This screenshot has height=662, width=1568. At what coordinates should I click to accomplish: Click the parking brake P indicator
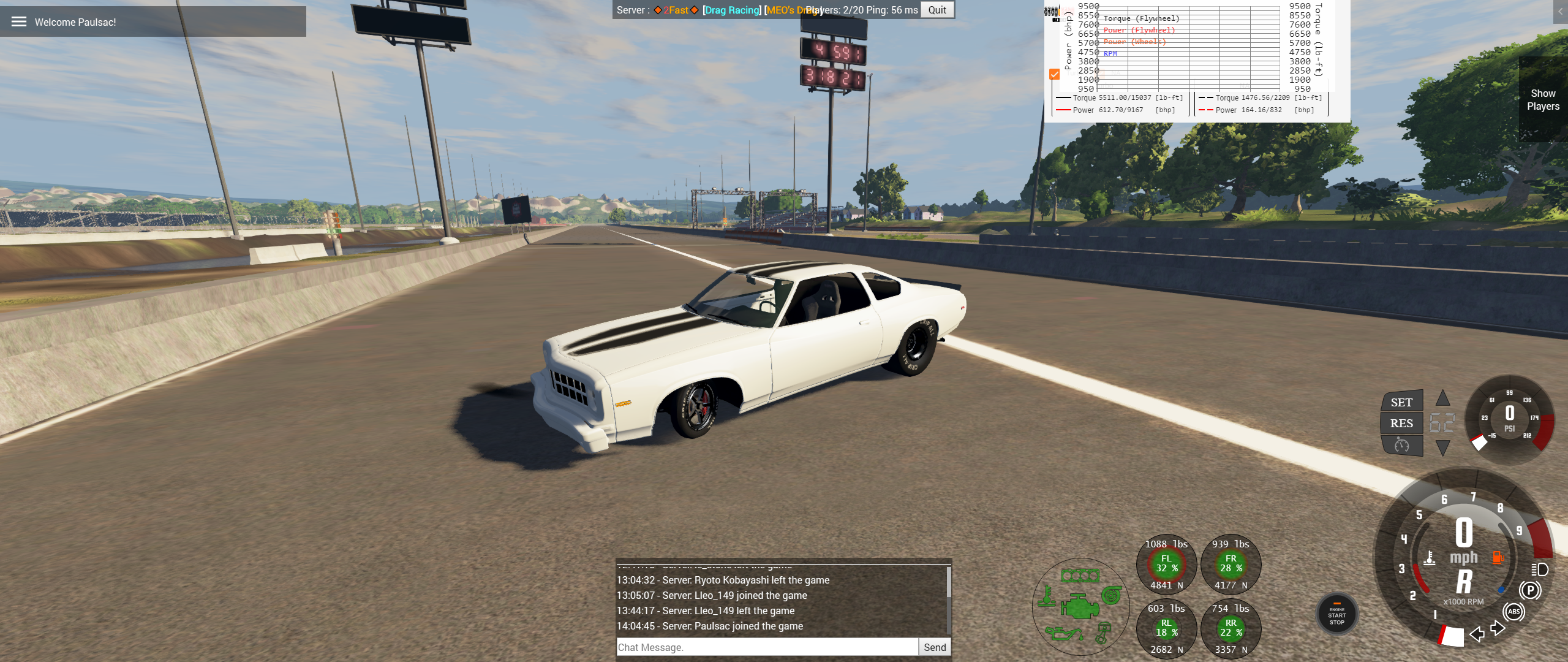point(1531,590)
